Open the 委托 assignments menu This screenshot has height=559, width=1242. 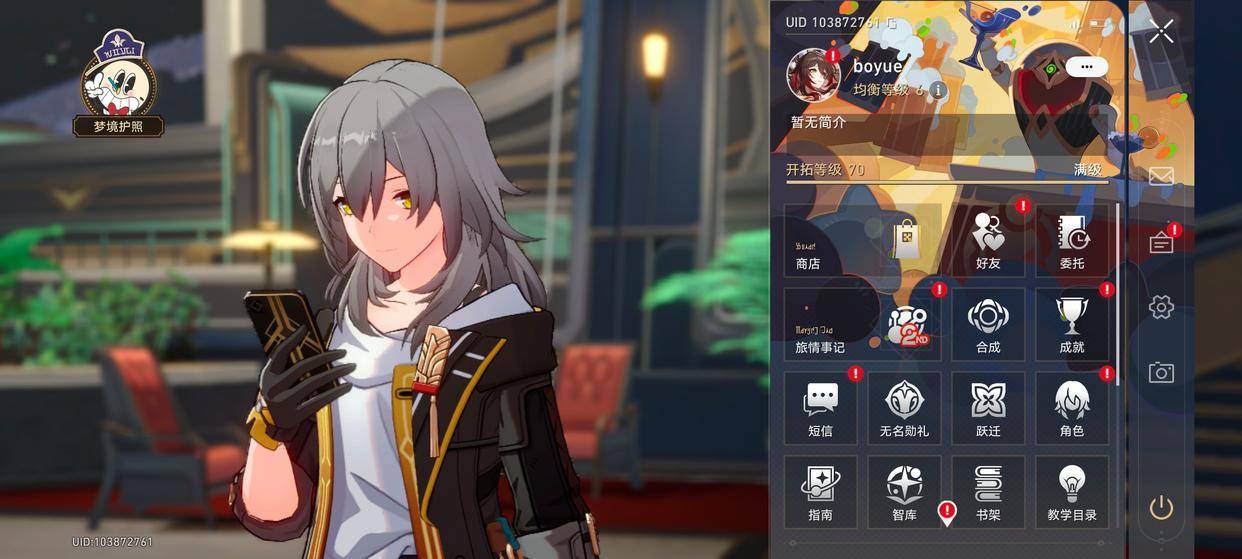point(1072,241)
